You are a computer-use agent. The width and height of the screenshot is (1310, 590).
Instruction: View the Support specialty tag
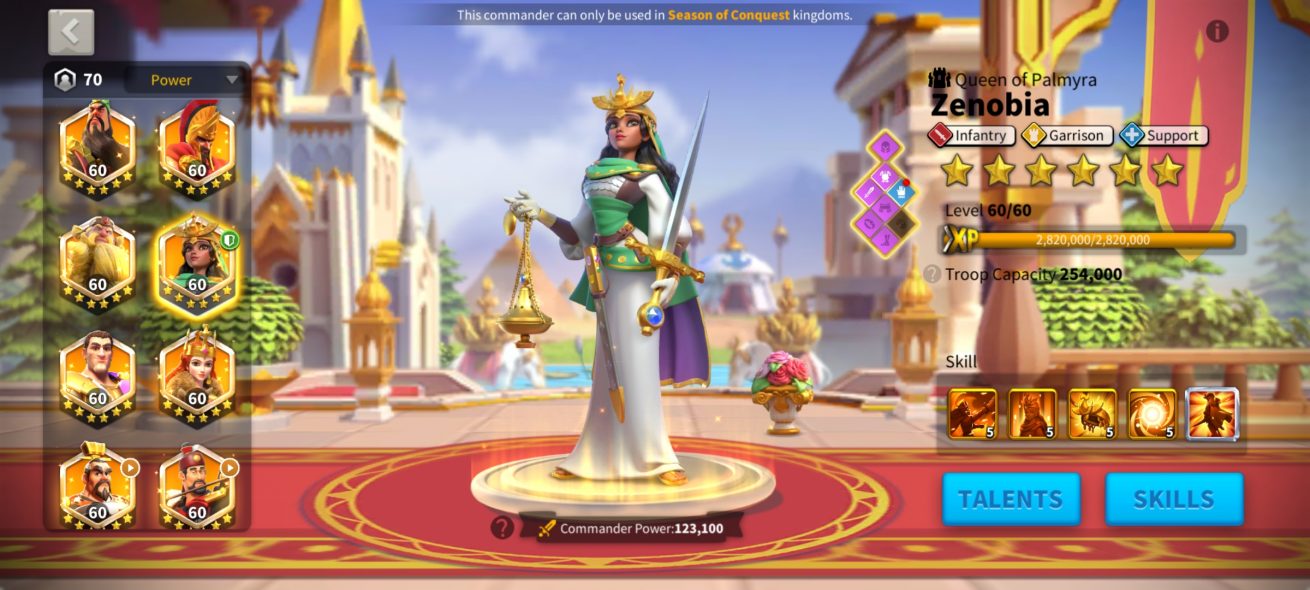pyautogui.click(x=1163, y=135)
